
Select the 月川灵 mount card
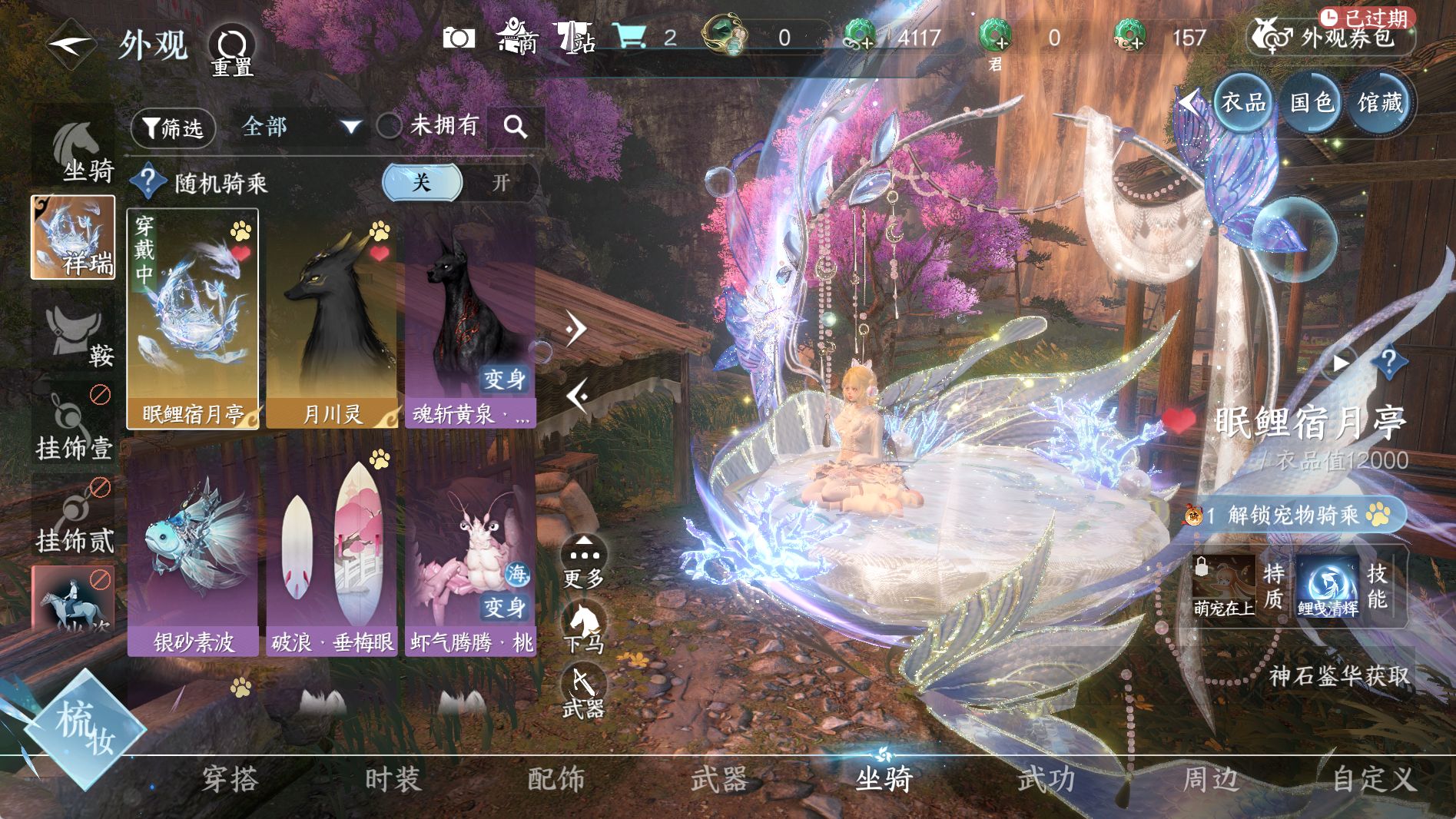(331, 319)
